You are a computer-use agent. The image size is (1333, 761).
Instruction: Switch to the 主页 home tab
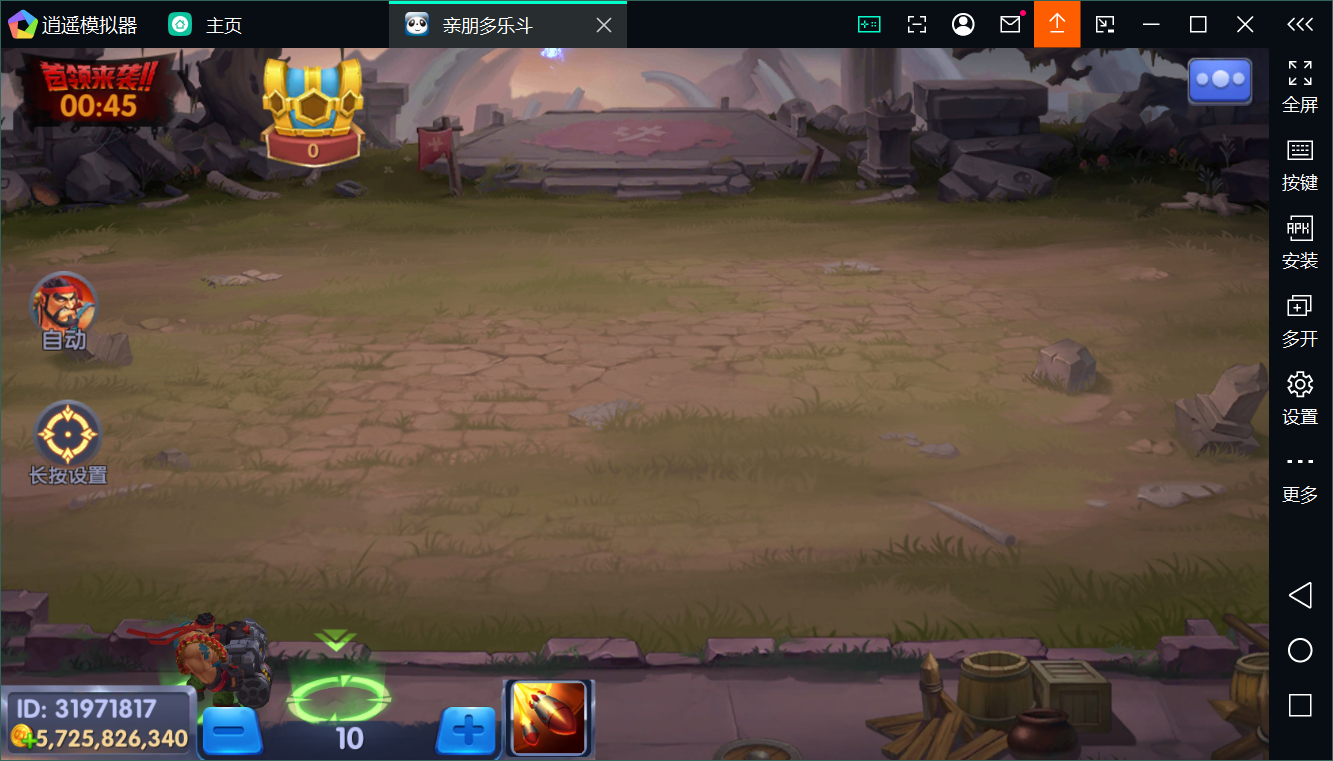click(x=205, y=25)
